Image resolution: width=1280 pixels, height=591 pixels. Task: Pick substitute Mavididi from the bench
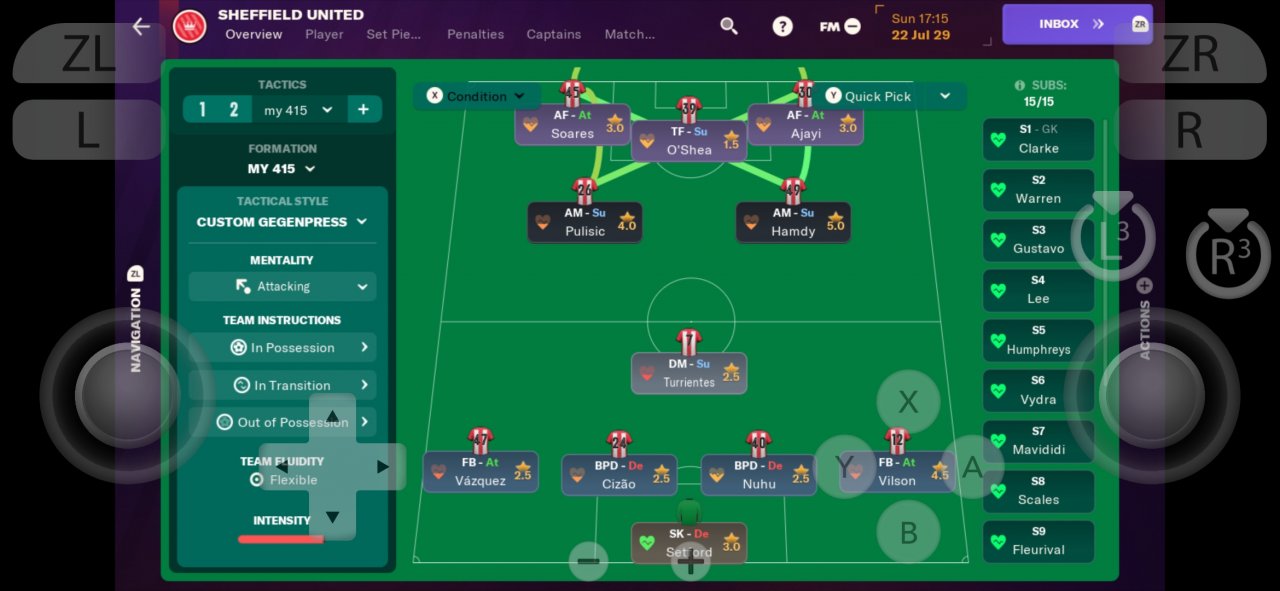point(1038,441)
